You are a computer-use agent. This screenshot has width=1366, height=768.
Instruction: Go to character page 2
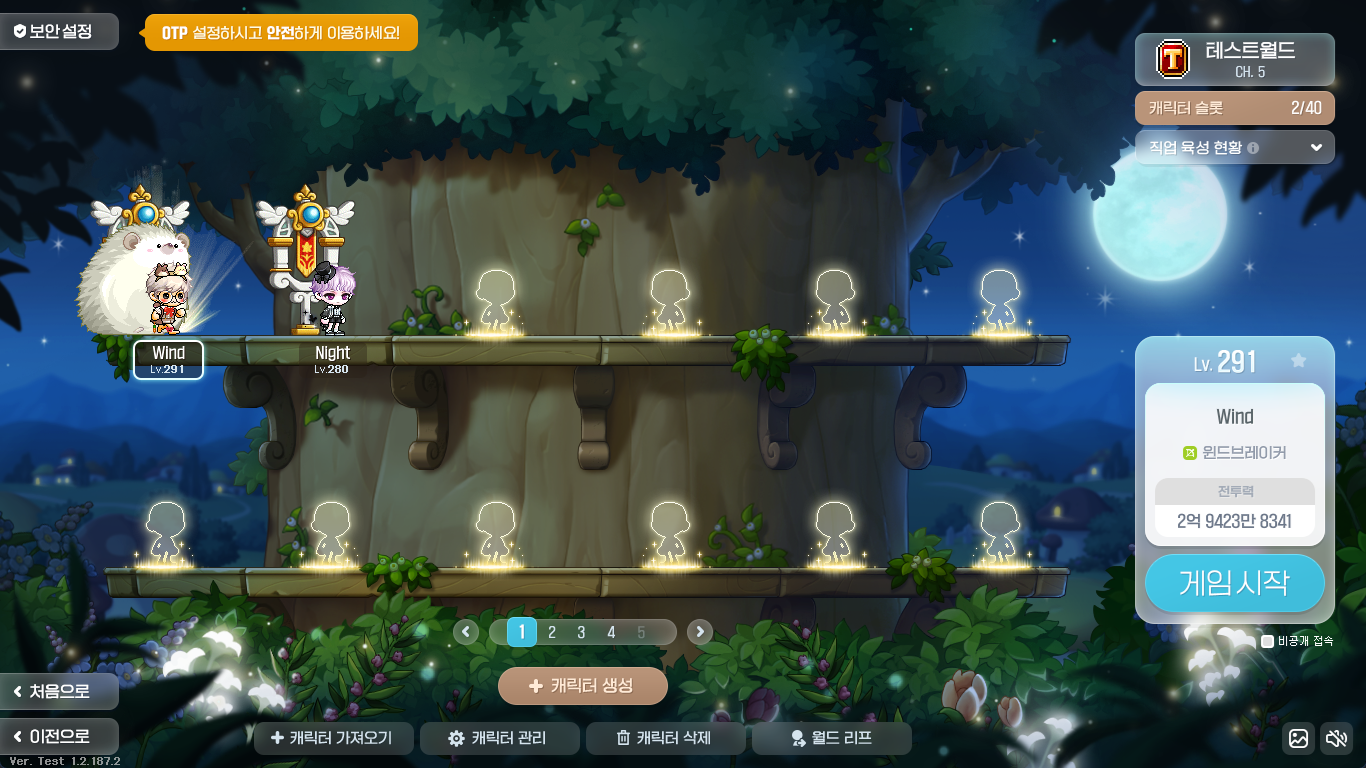coord(551,632)
